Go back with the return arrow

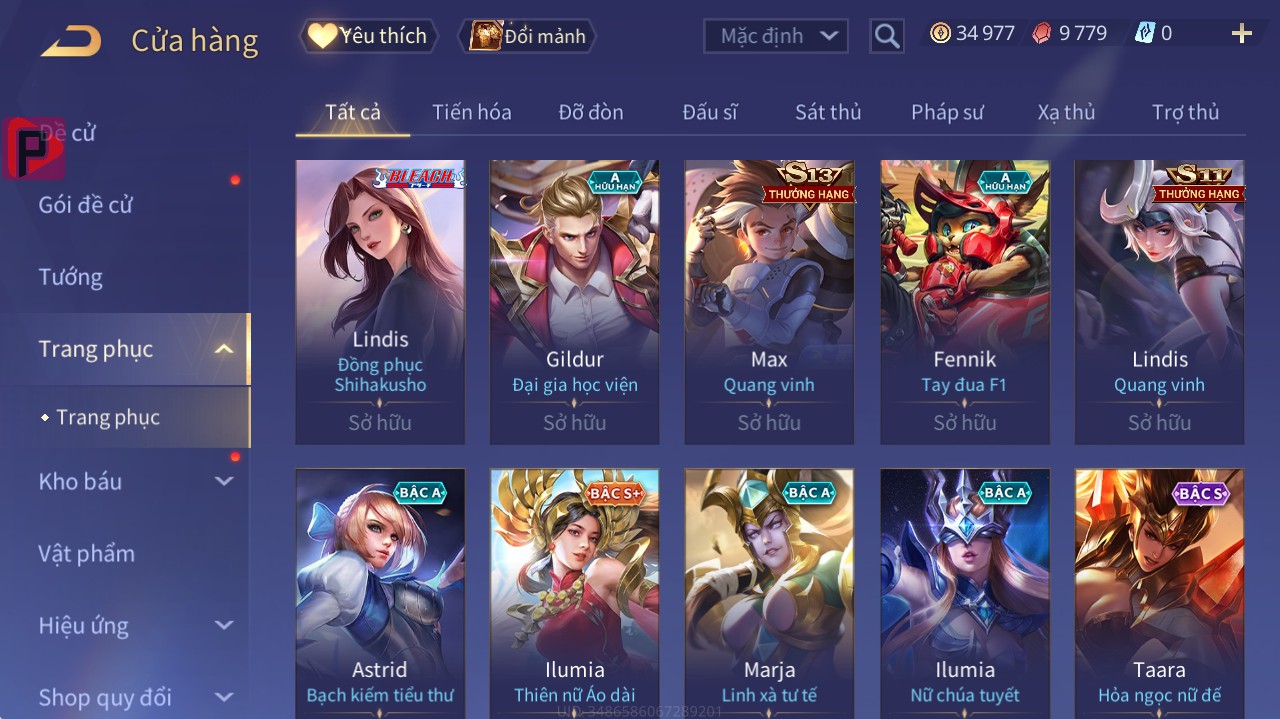[x=71, y=41]
